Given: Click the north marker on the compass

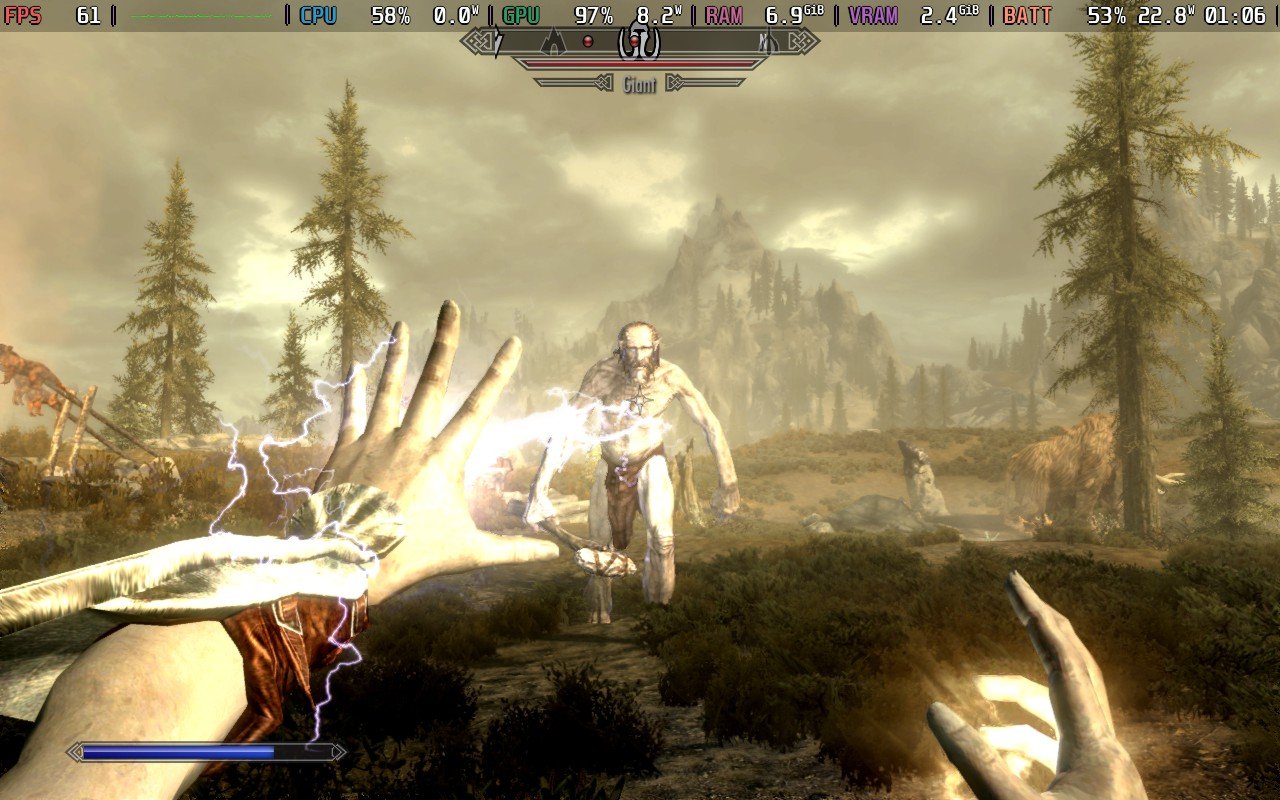Looking at the screenshot, I should pyautogui.click(x=764, y=42).
